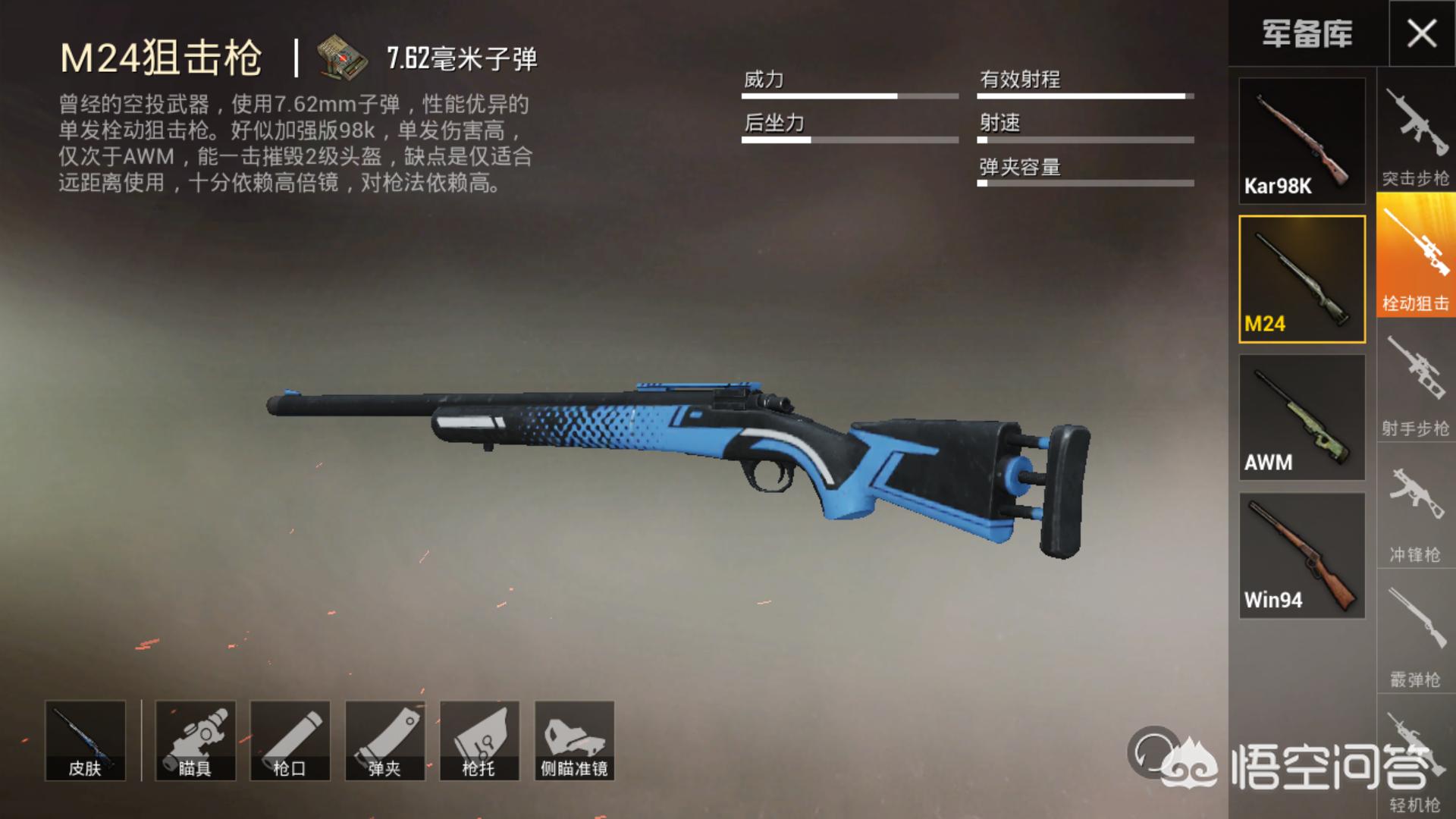Choose the 枪口 muzzle attachment slot
This screenshot has width=1456, height=819.
pos(290,740)
